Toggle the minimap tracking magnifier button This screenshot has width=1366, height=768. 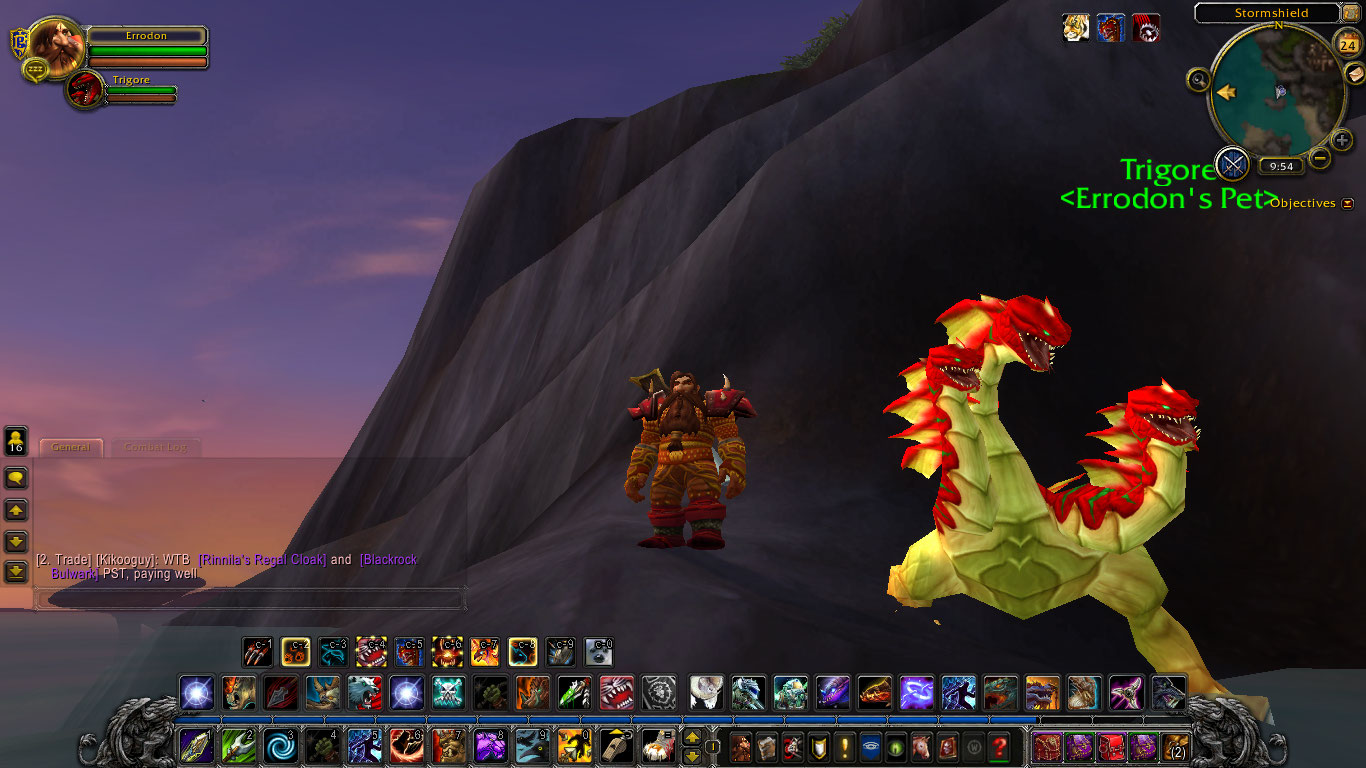(x=1198, y=79)
